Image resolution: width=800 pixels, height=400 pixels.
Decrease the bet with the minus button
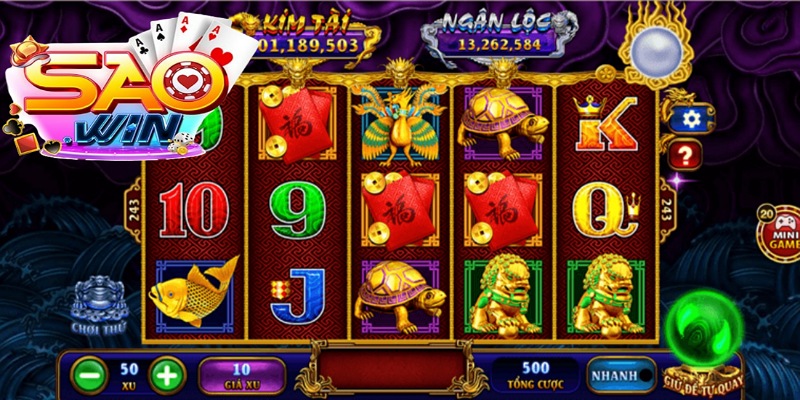(x=91, y=376)
